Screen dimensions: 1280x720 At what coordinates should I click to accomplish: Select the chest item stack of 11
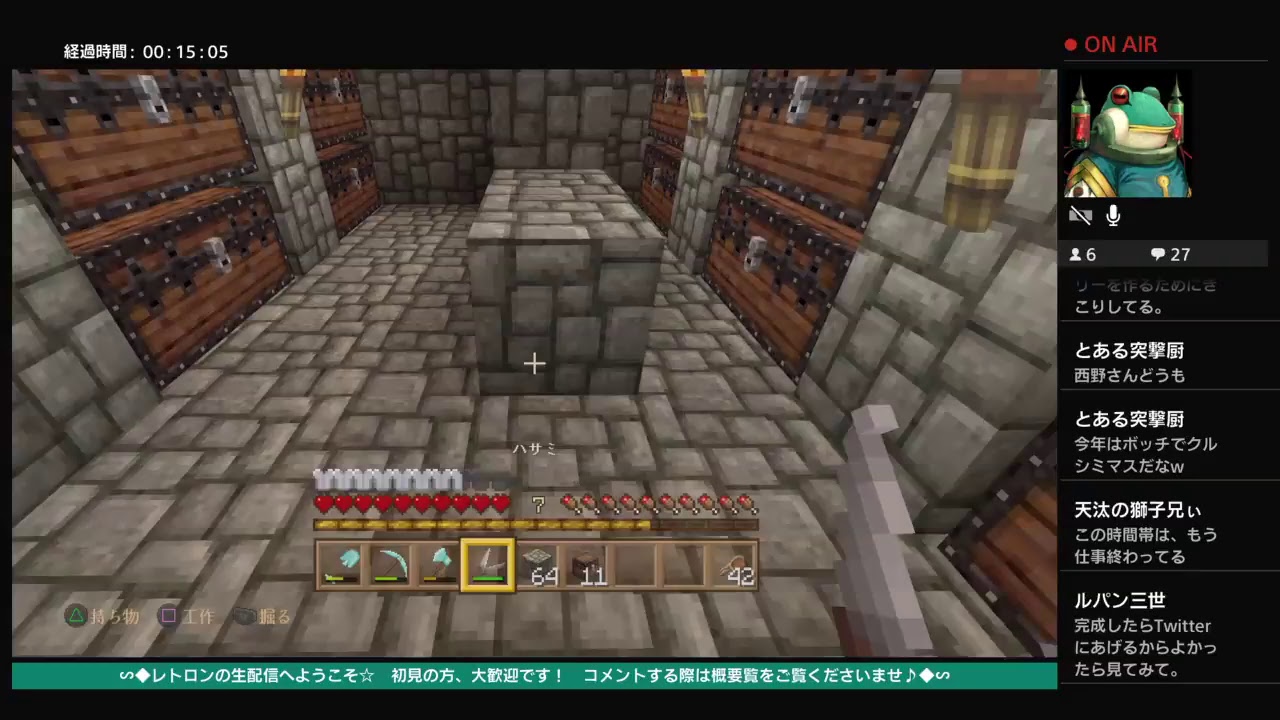pos(585,565)
